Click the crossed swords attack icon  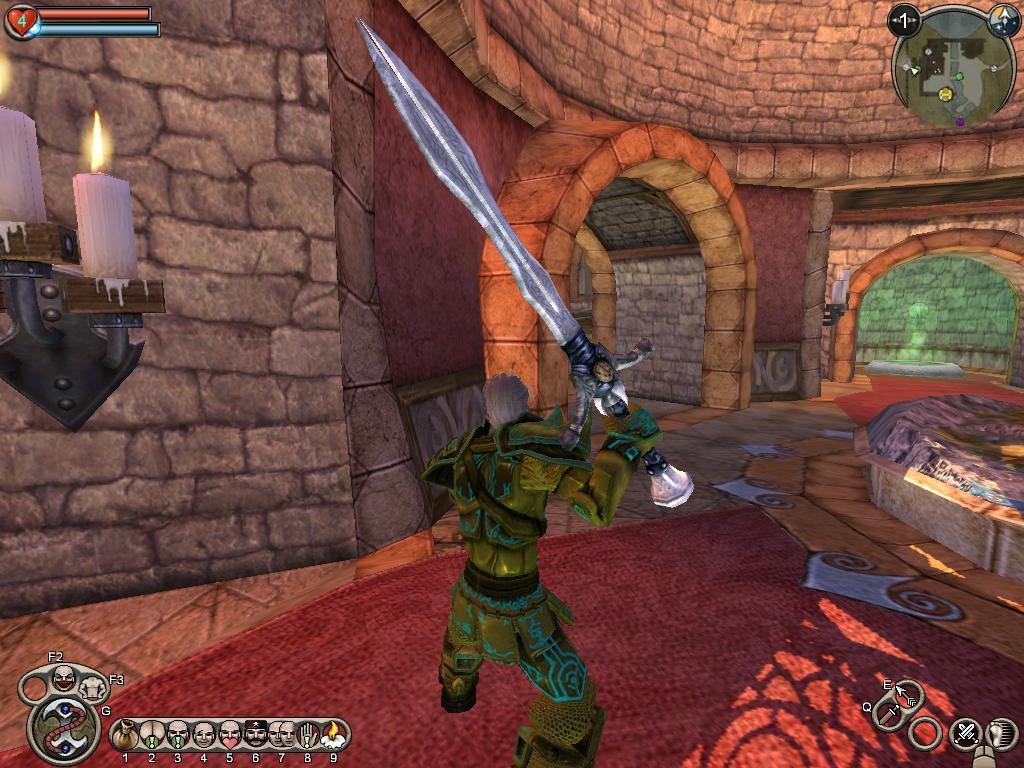pyautogui.click(x=966, y=733)
